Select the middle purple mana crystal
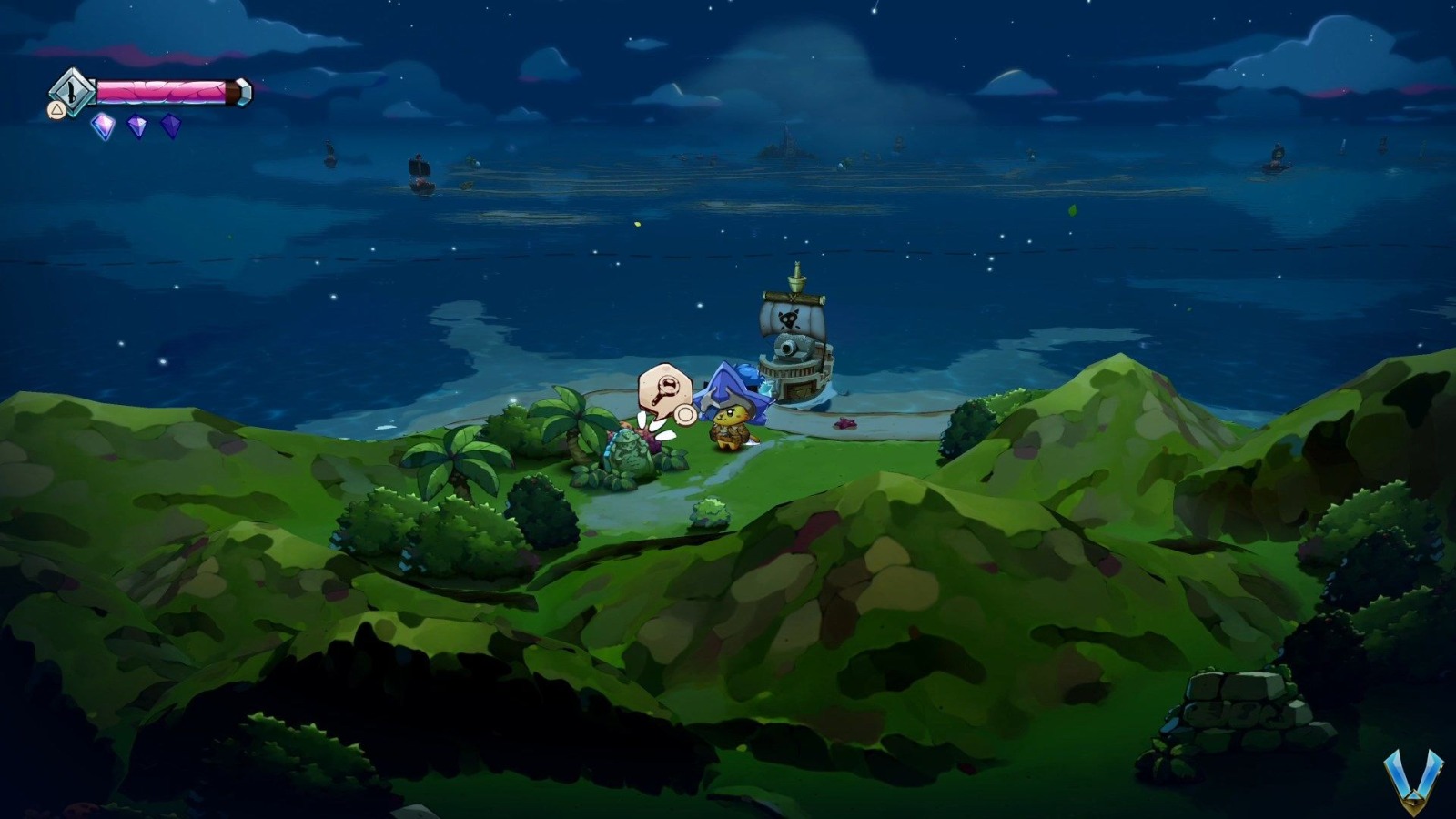 coord(138,126)
